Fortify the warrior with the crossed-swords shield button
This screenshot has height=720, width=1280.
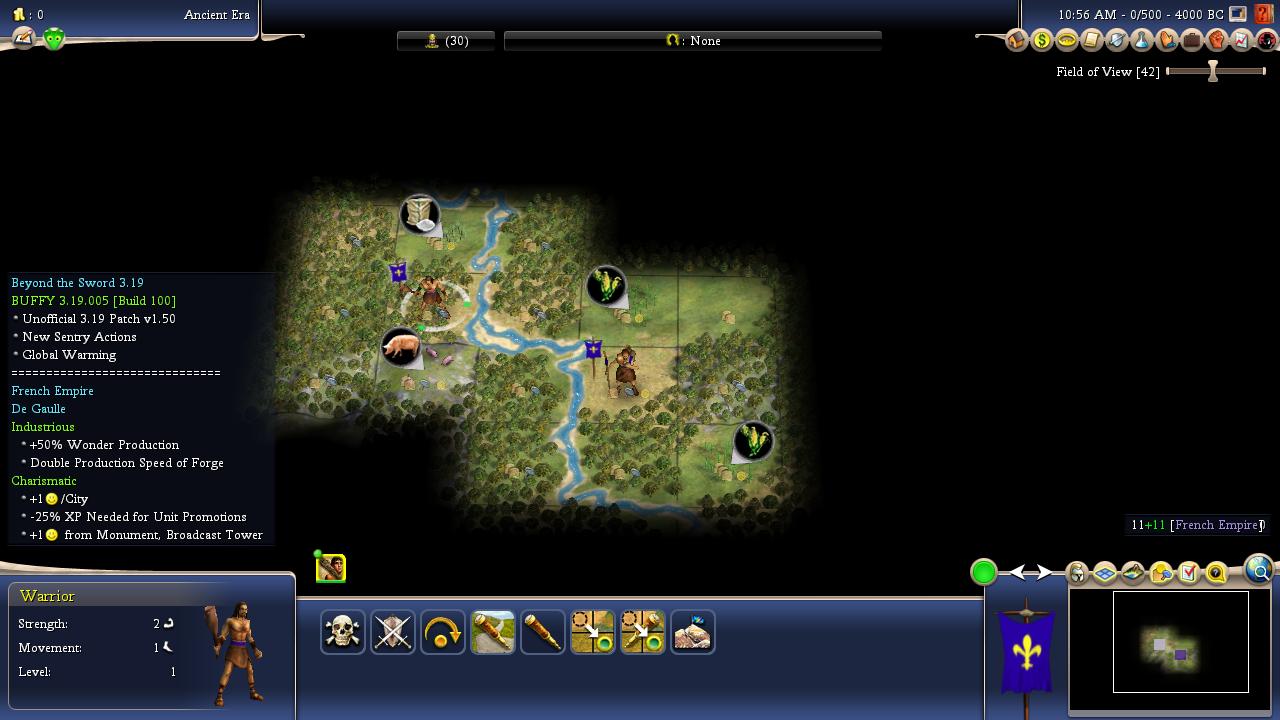pyautogui.click(x=393, y=632)
